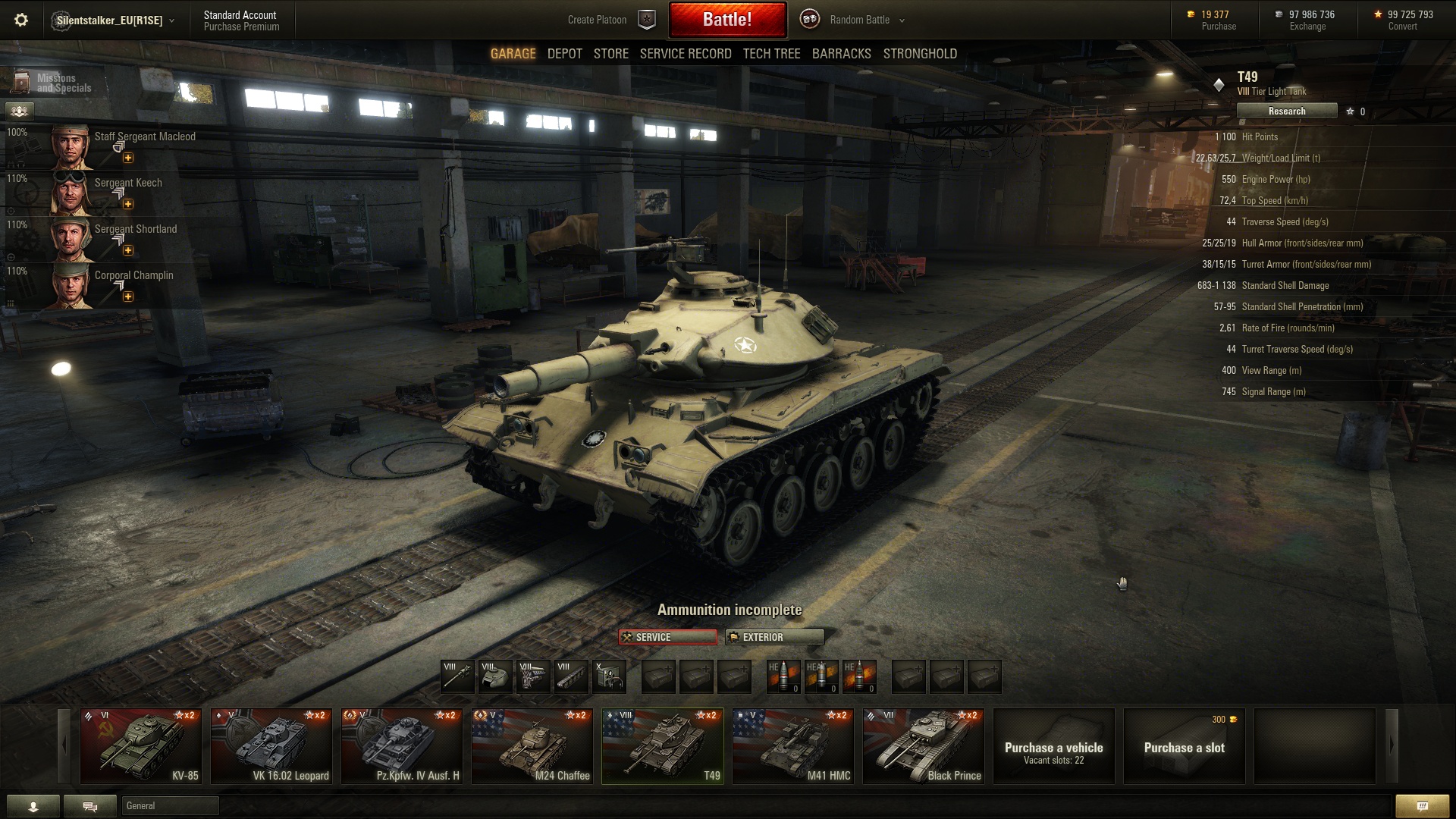Open the Depot tab

coord(564,54)
